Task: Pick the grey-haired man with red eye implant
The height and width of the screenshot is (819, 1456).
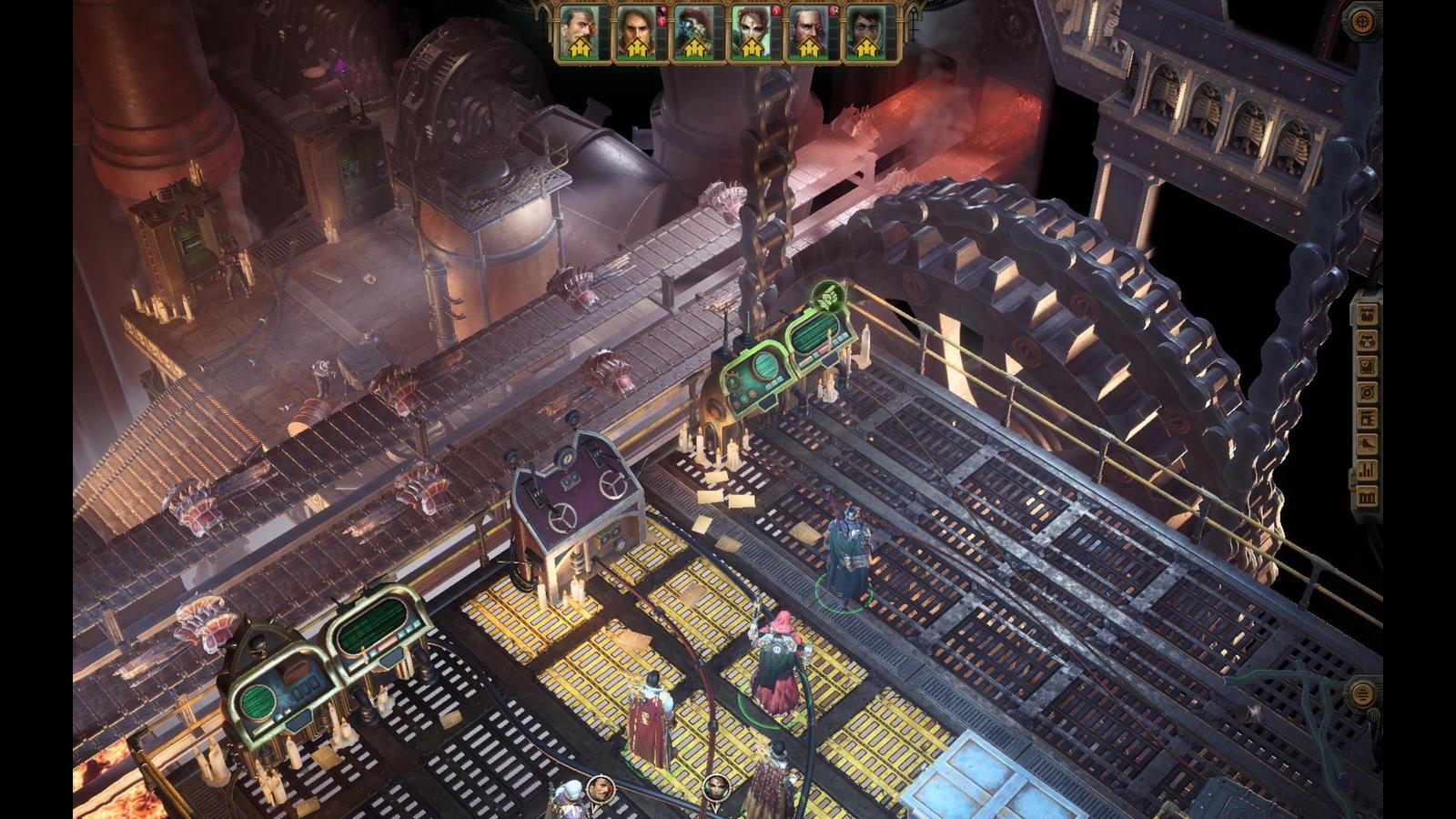Action: pyautogui.click(x=807, y=33)
